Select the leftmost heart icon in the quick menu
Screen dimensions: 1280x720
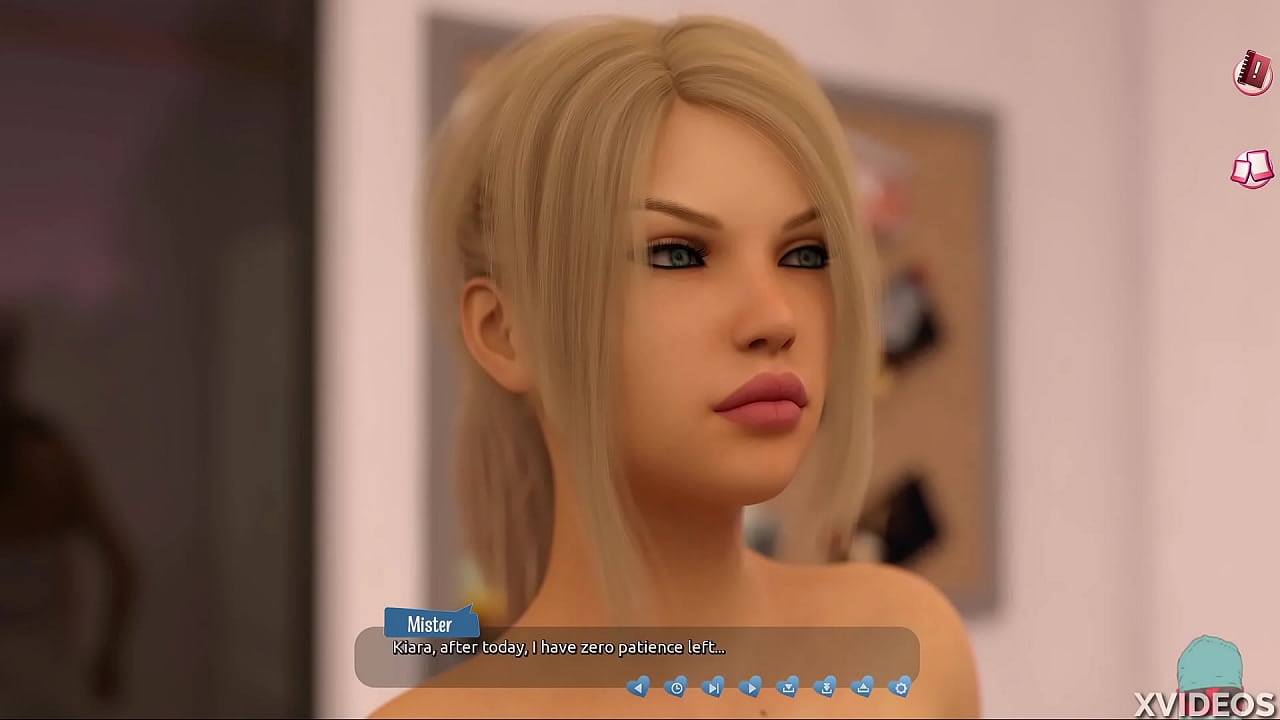(638, 688)
